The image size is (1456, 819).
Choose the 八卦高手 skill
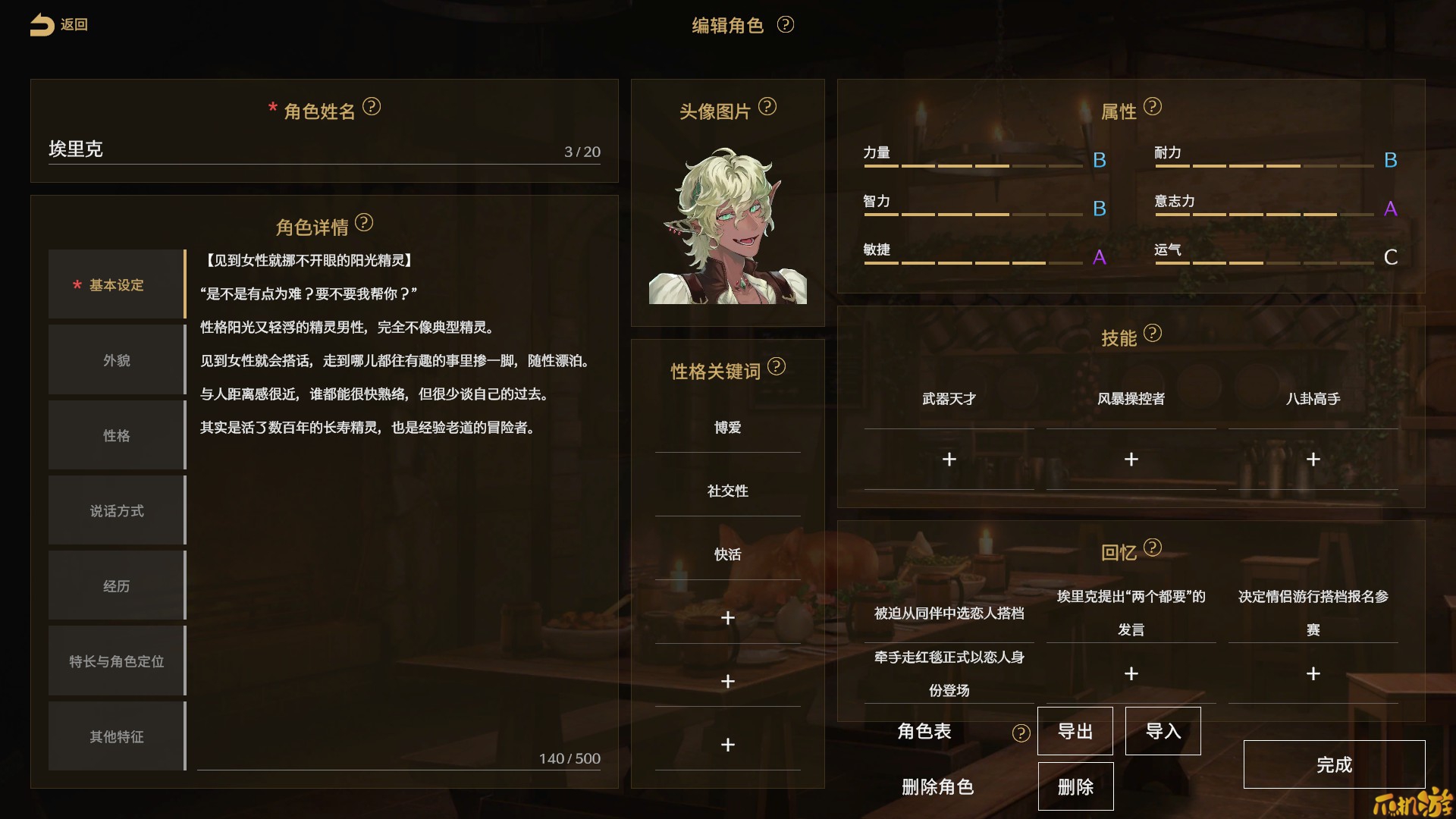point(1313,399)
